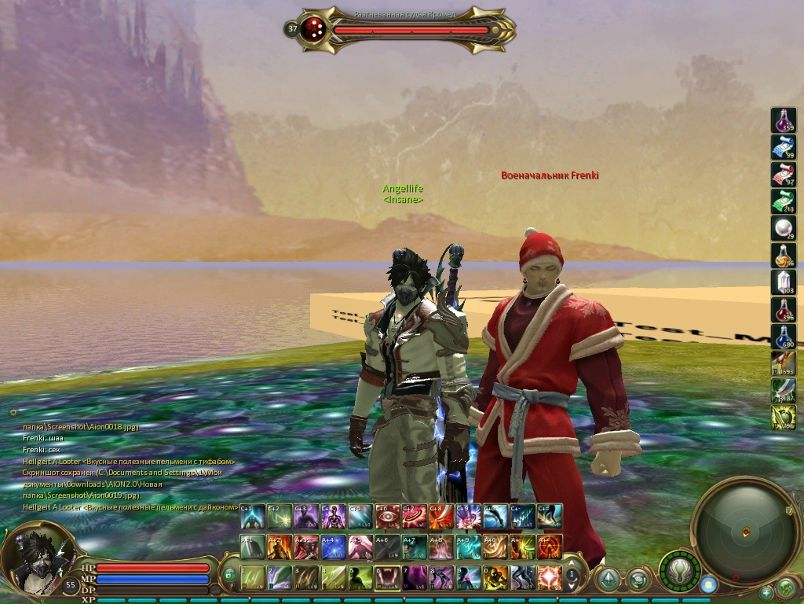Click the winged flight button near minimap
The image size is (804, 604).
pos(679,572)
